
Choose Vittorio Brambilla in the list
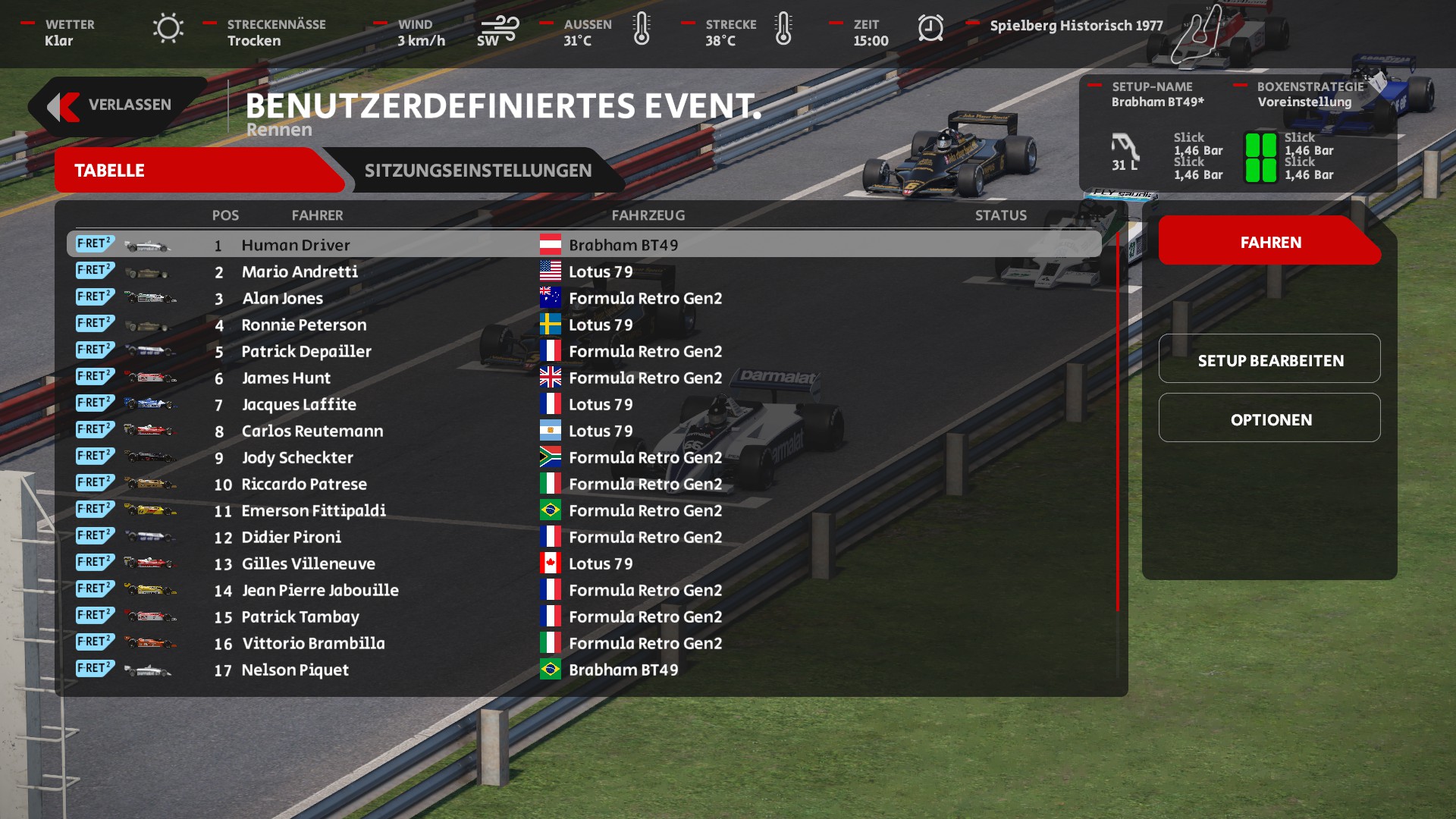coord(313,643)
